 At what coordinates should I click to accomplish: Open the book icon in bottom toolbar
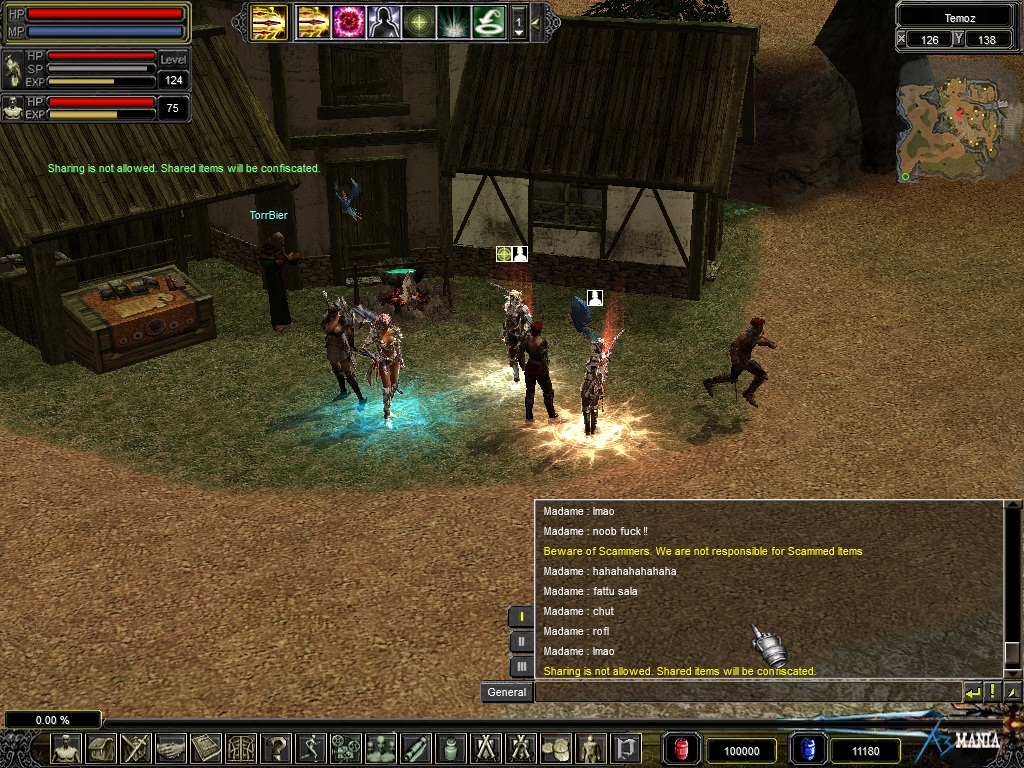tap(206, 748)
